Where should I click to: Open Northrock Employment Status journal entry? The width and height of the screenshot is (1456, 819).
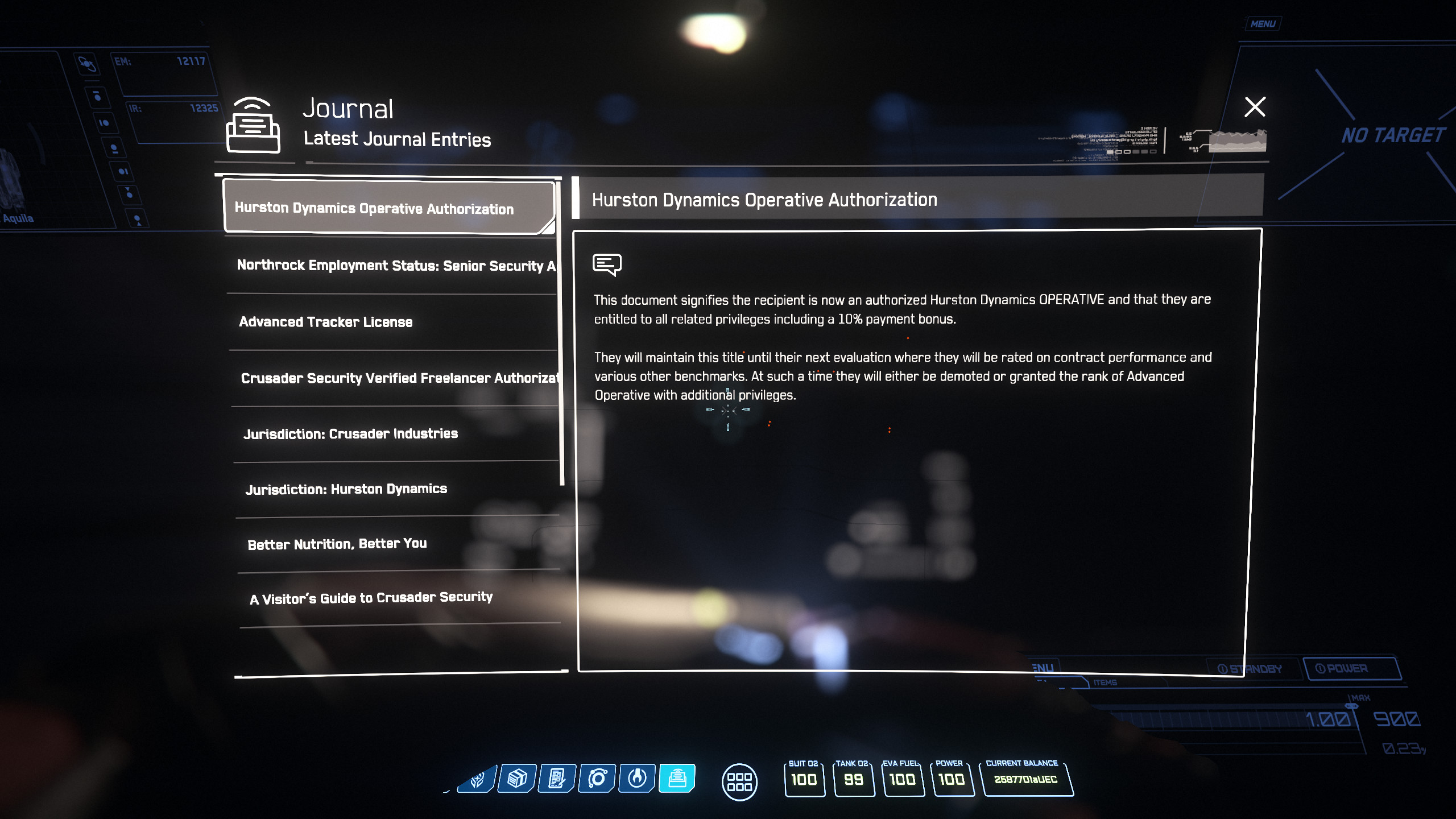coord(395,265)
